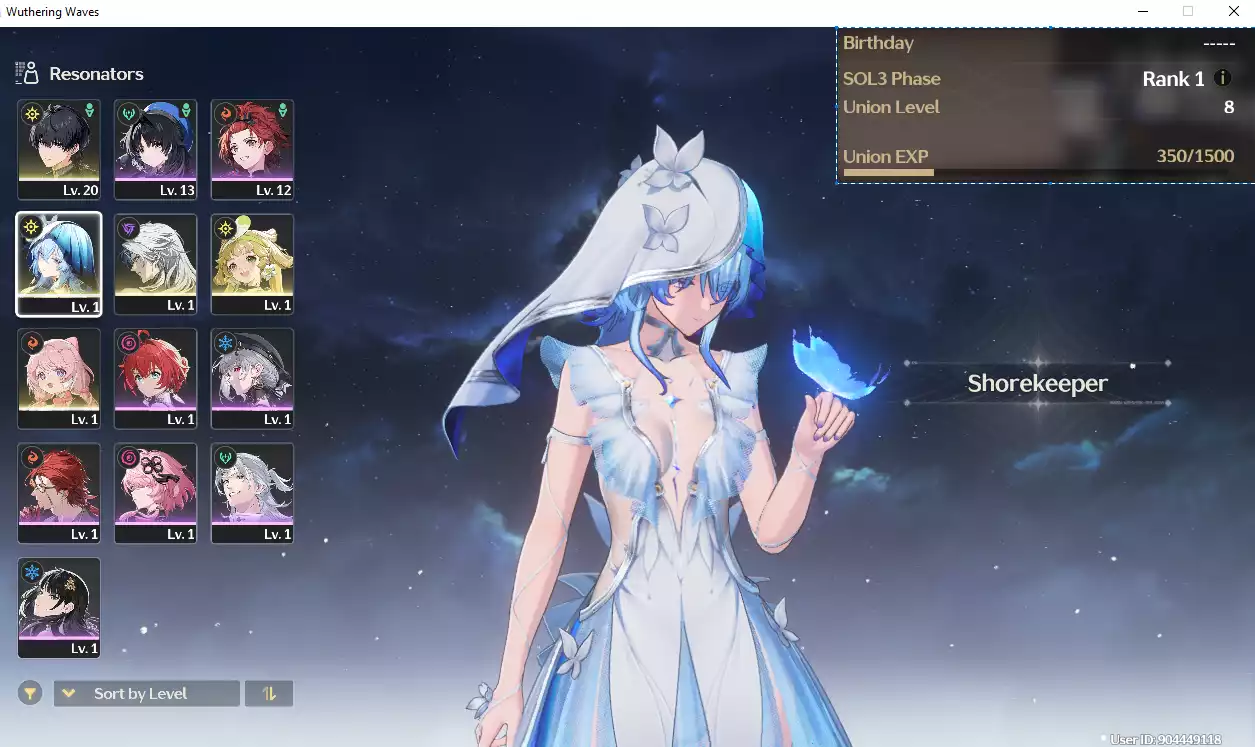Toggle the sort order arrows button
This screenshot has width=1255, height=747.
click(269, 694)
